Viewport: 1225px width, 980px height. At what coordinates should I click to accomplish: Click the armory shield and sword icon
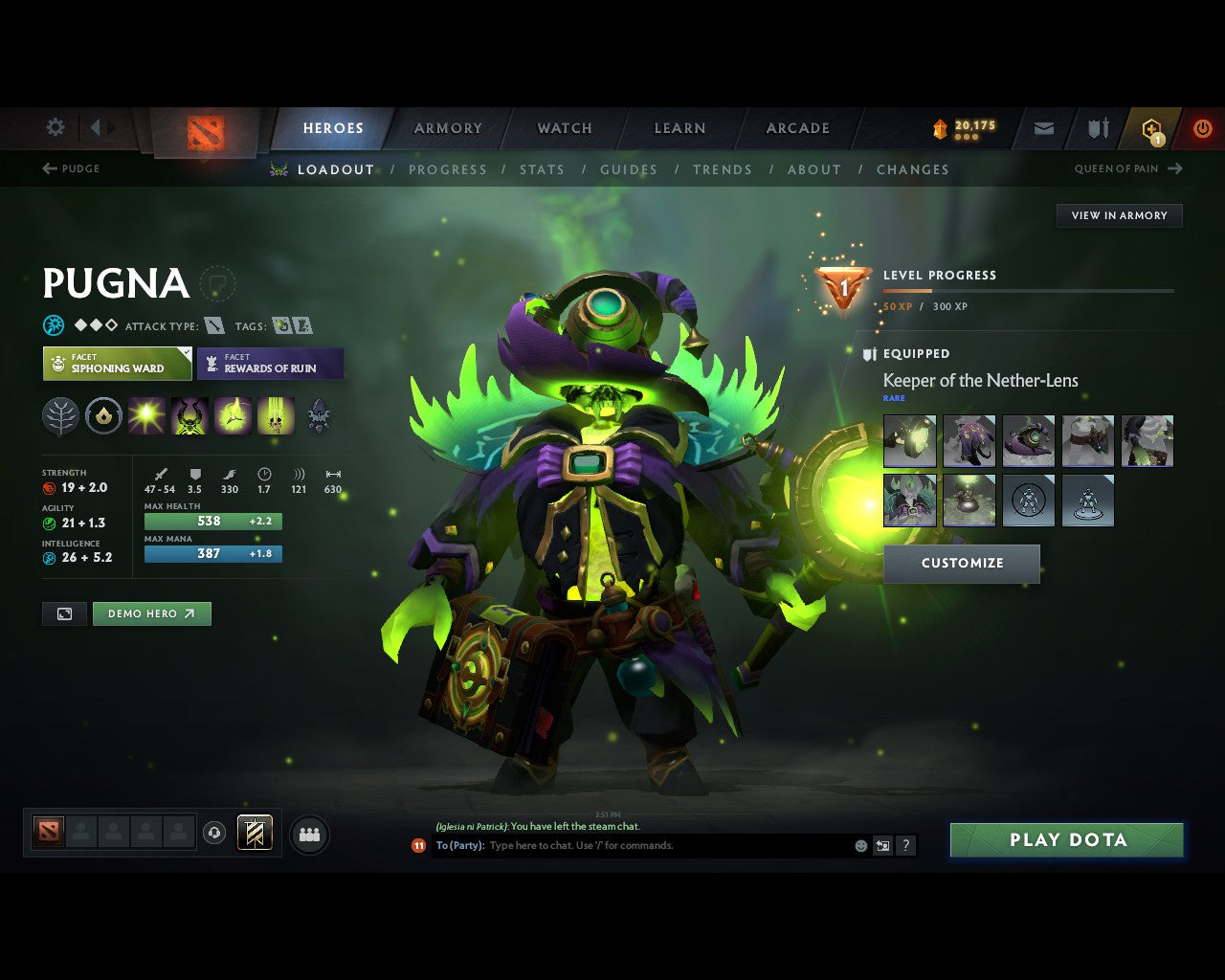pos(1096,128)
